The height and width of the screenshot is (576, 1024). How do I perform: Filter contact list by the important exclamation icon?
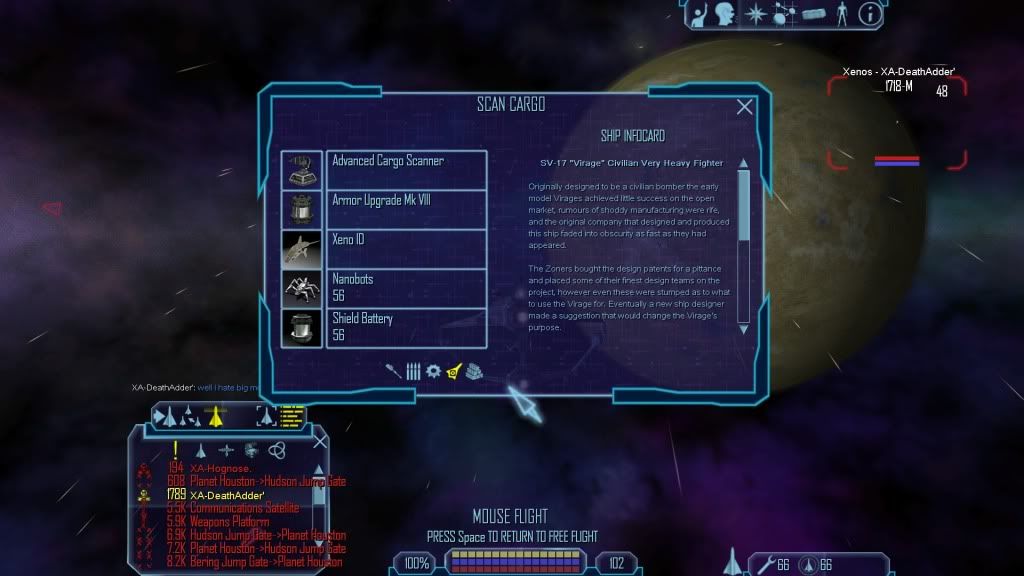[176, 450]
